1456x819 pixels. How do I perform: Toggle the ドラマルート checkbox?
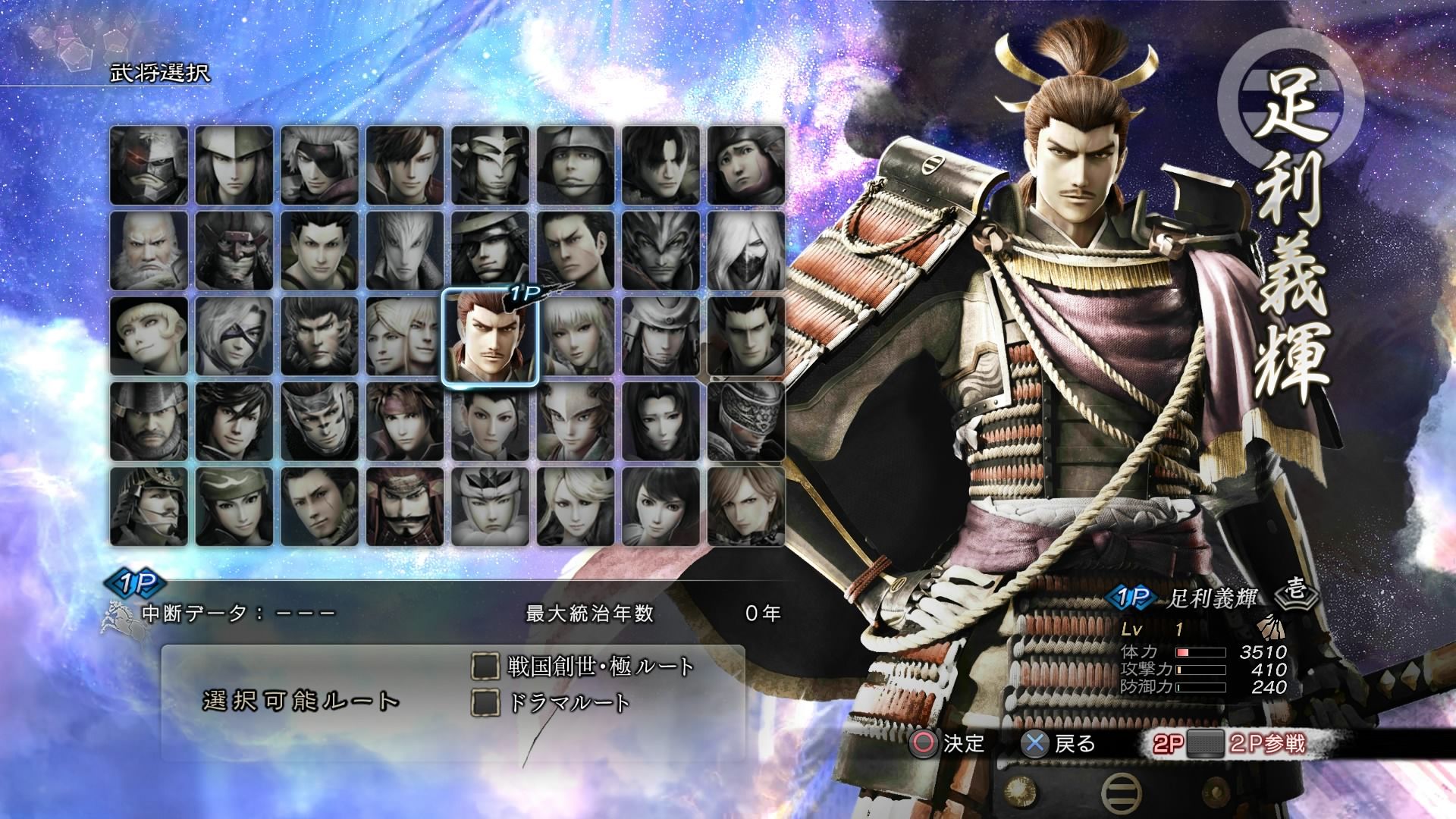click(x=485, y=702)
